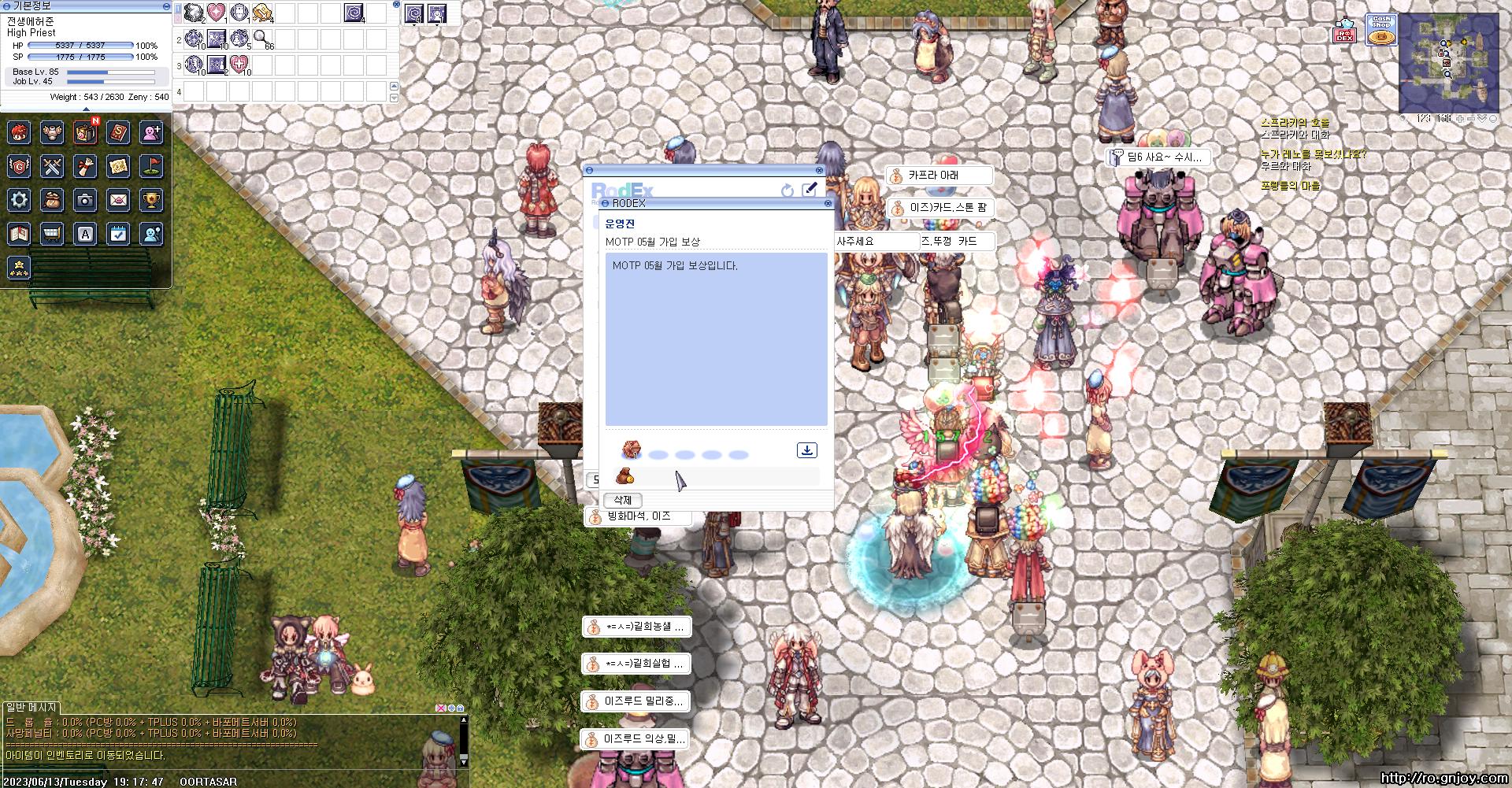Image resolution: width=1512 pixels, height=788 pixels.
Task: Receive mail attachments with the download button
Action: (x=806, y=450)
